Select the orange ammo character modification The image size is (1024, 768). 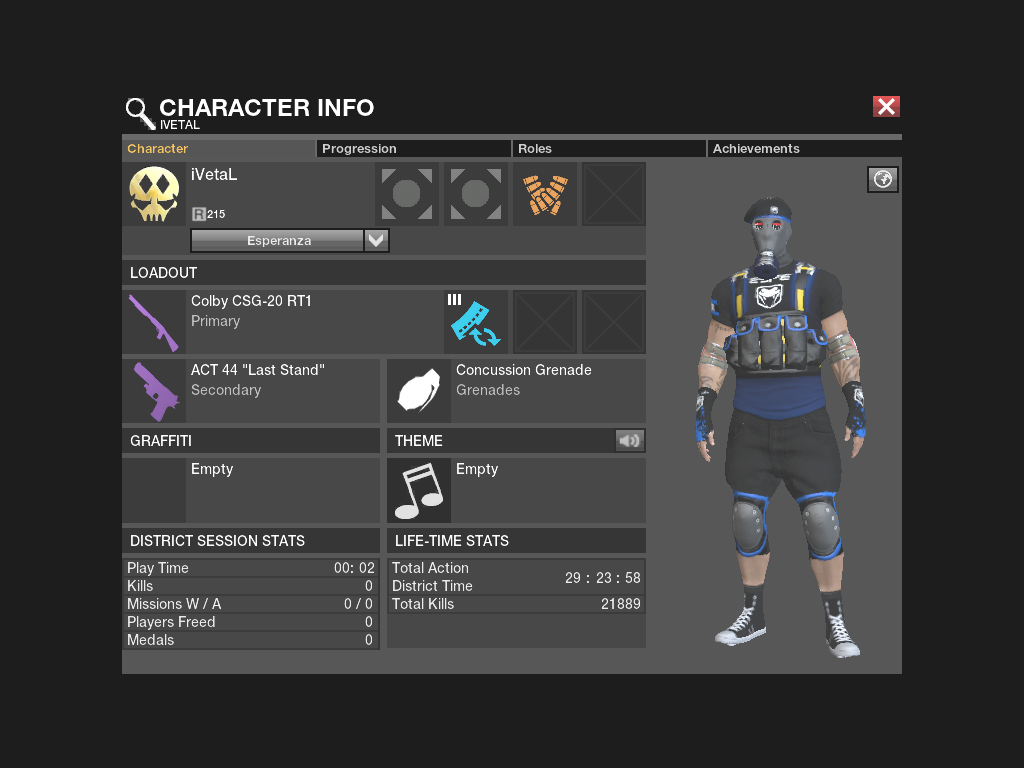pos(545,194)
